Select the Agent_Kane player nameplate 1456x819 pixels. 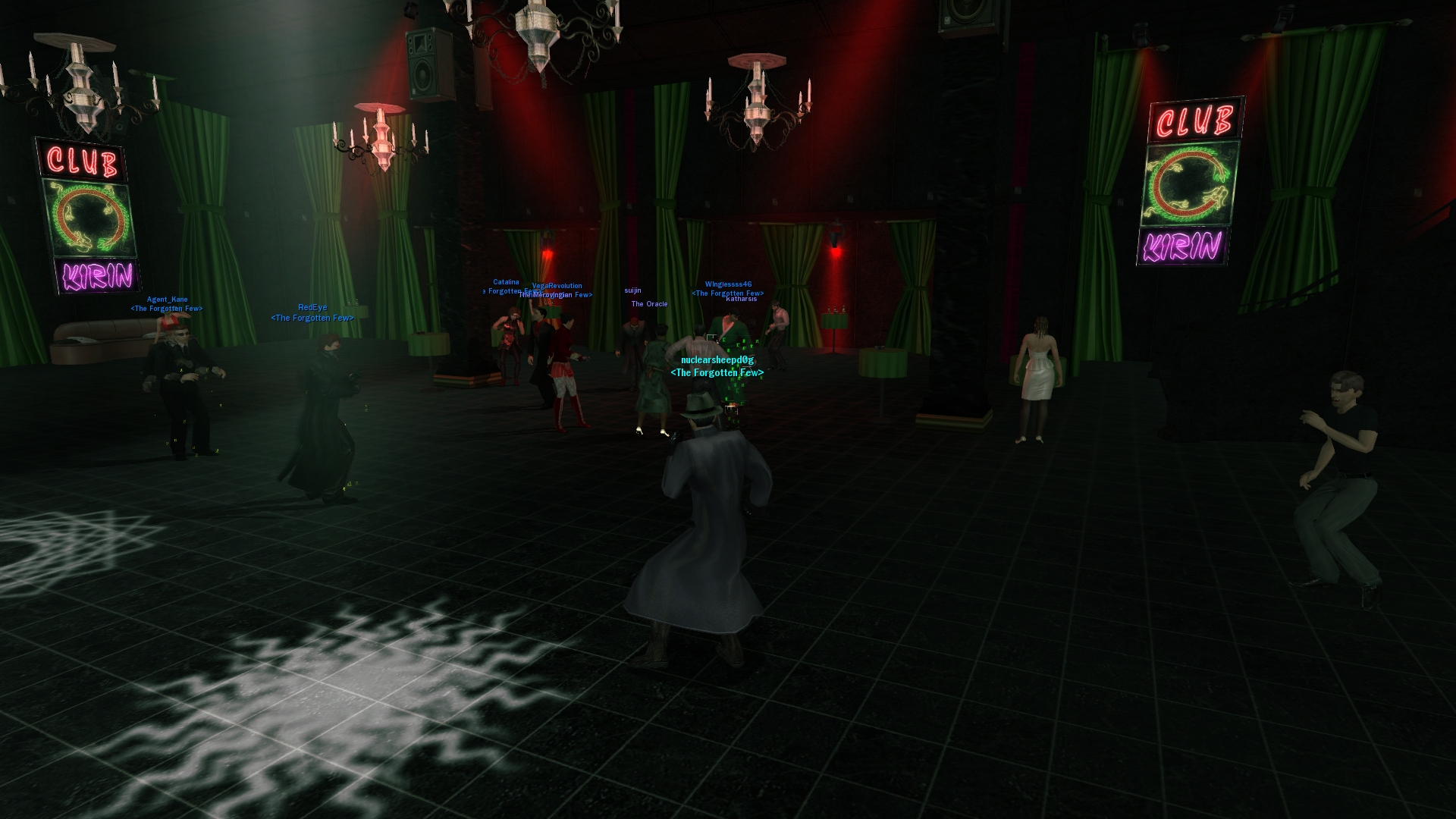click(167, 300)
